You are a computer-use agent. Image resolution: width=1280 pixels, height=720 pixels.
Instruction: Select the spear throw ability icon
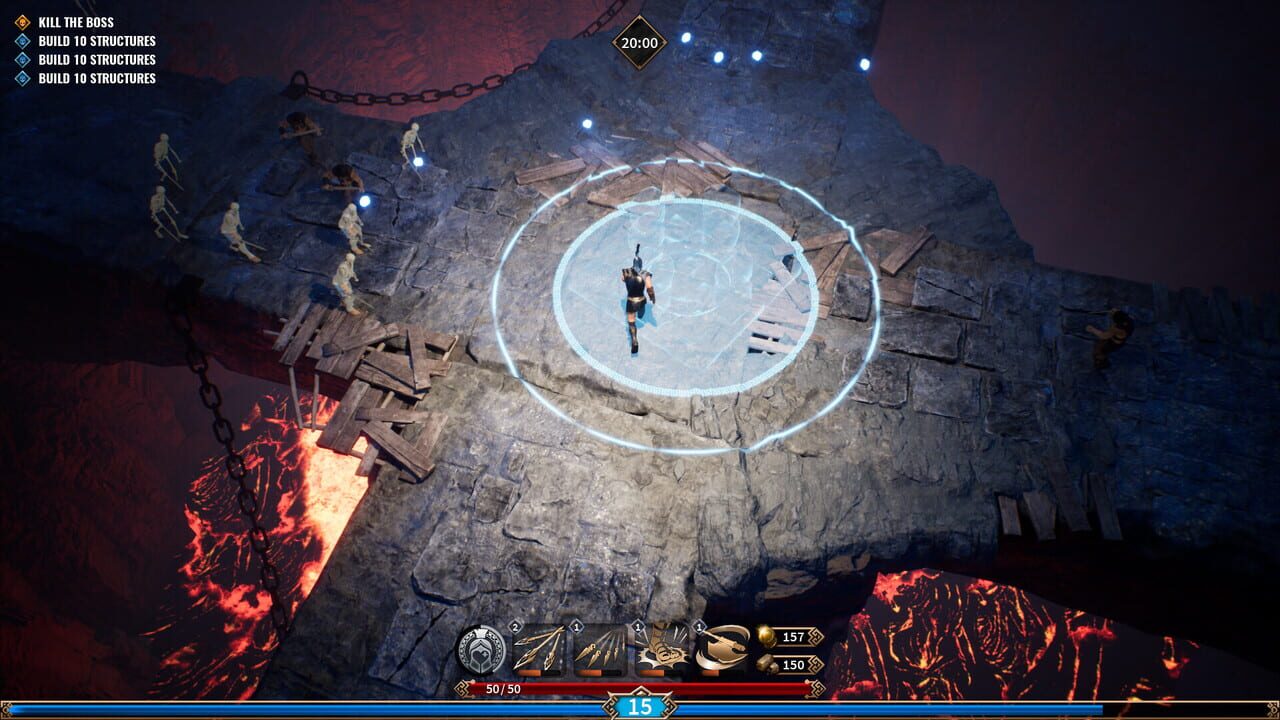click(537, 648)
